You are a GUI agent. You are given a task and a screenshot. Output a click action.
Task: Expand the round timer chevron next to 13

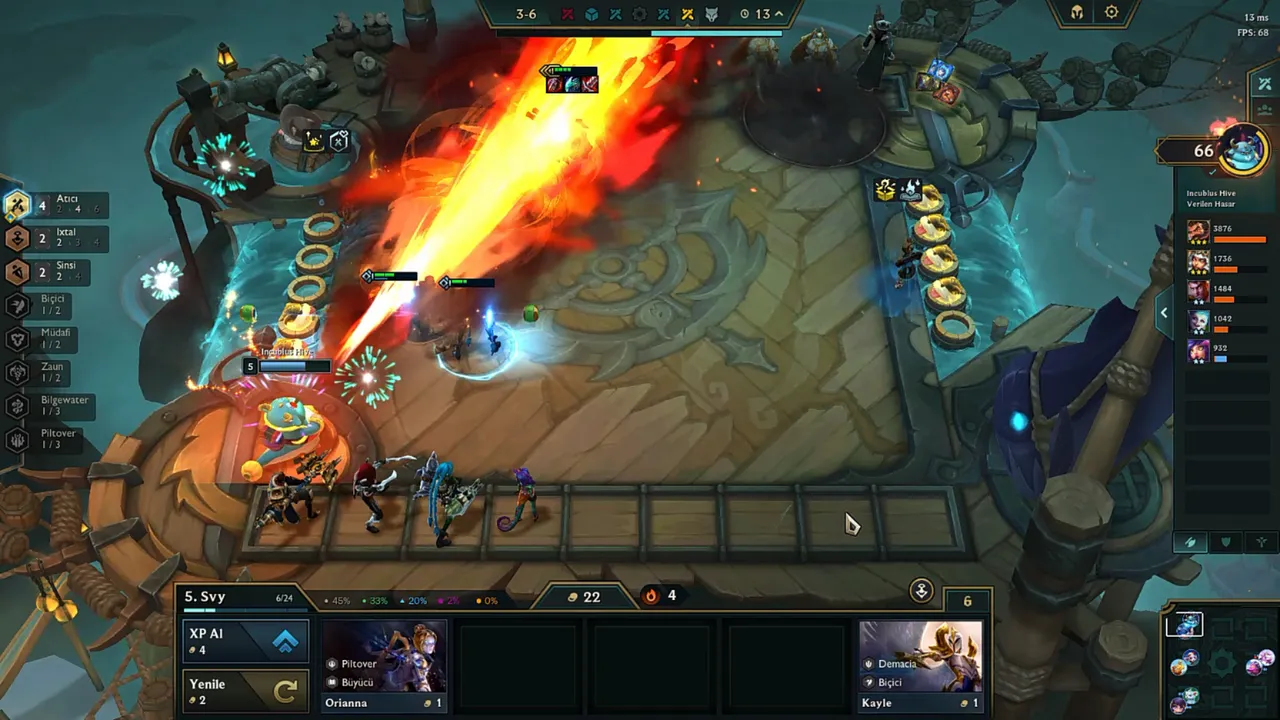tap(778, 14)
